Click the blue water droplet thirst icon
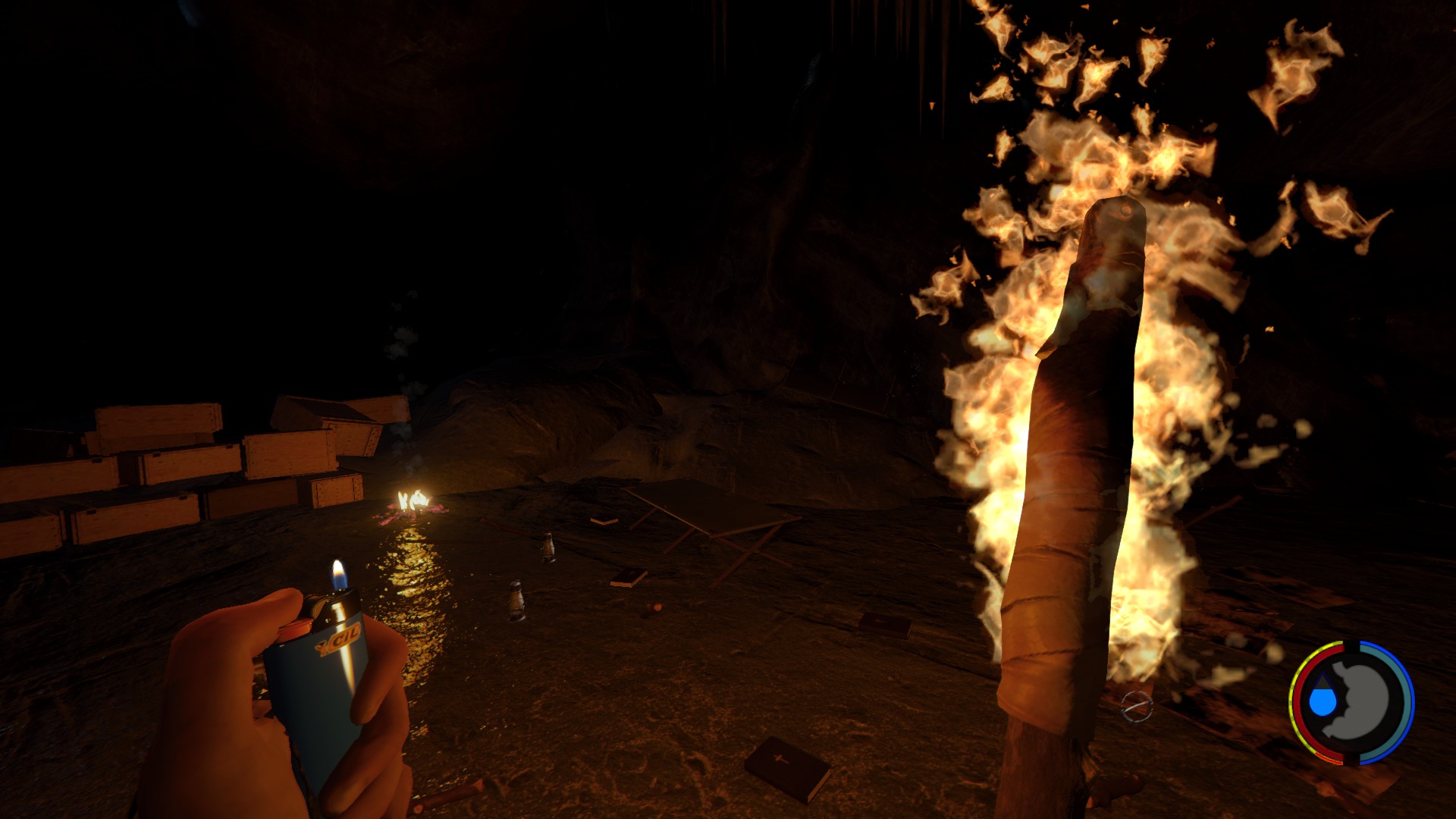This screenshot has height=819, width=1456. click(1323, 701)
